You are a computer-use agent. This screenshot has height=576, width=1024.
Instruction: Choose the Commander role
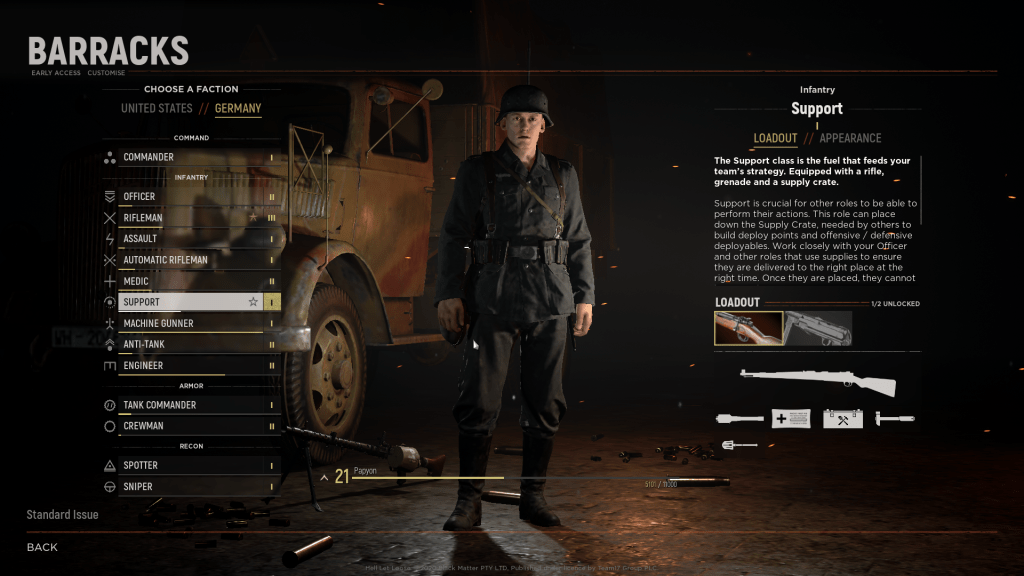[190, 157]
